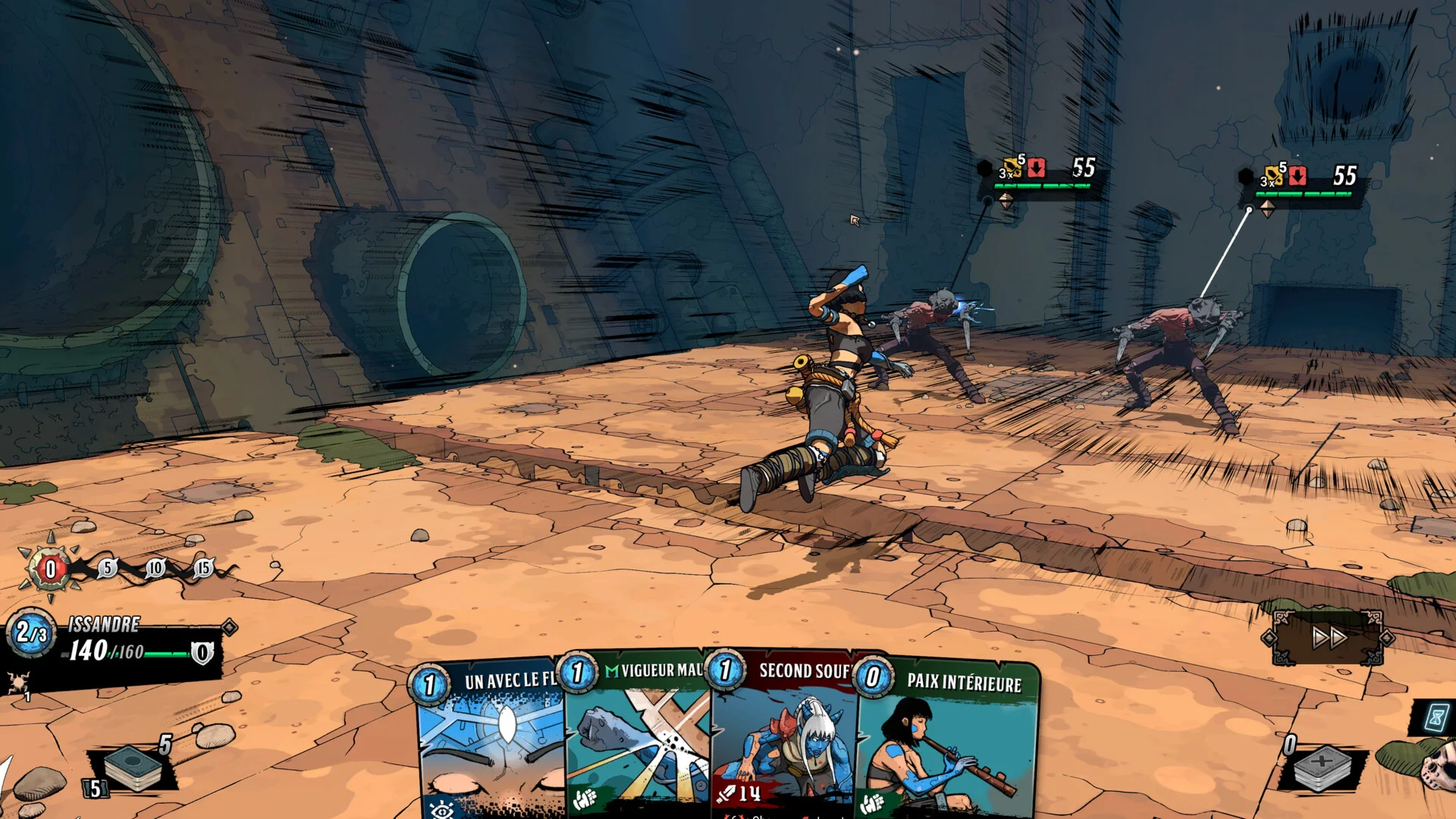The height and width of the screenshot is (819, 1456).
Task: Inspect Issandre's sun-shaped status effect icon
Action: point(17,682)
